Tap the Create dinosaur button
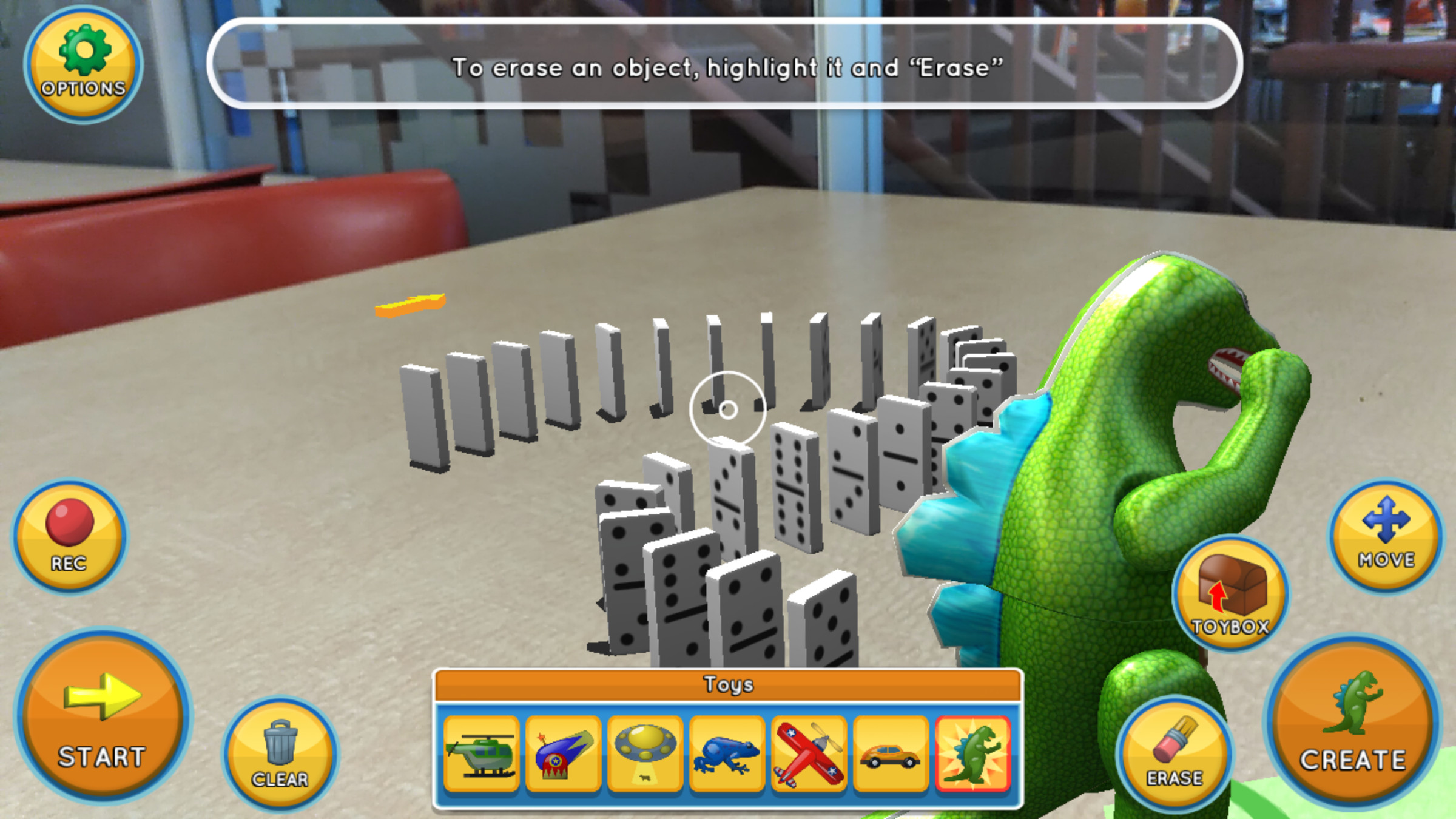Screen dimensions: 1456x819 [x=1353, y=722]
